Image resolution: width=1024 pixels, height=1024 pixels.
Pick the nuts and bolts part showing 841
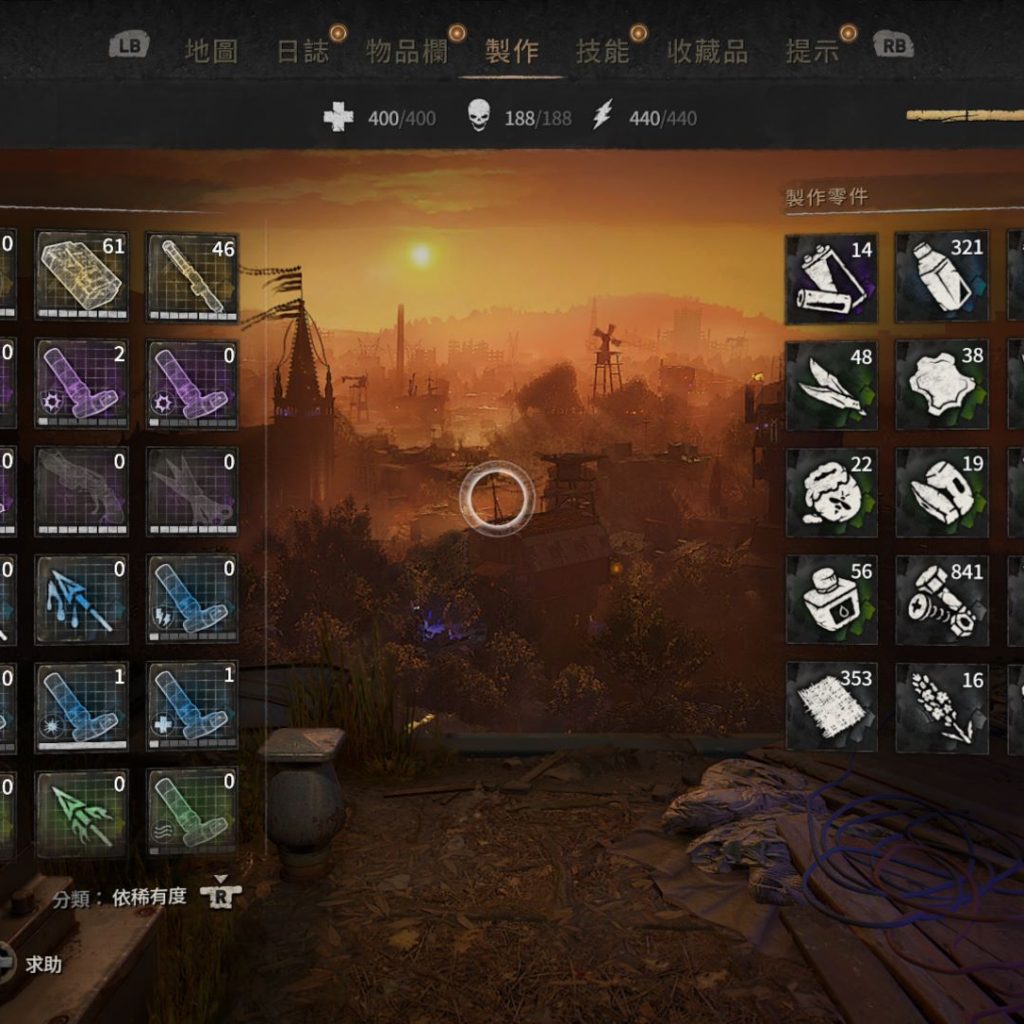click(941, 600)
